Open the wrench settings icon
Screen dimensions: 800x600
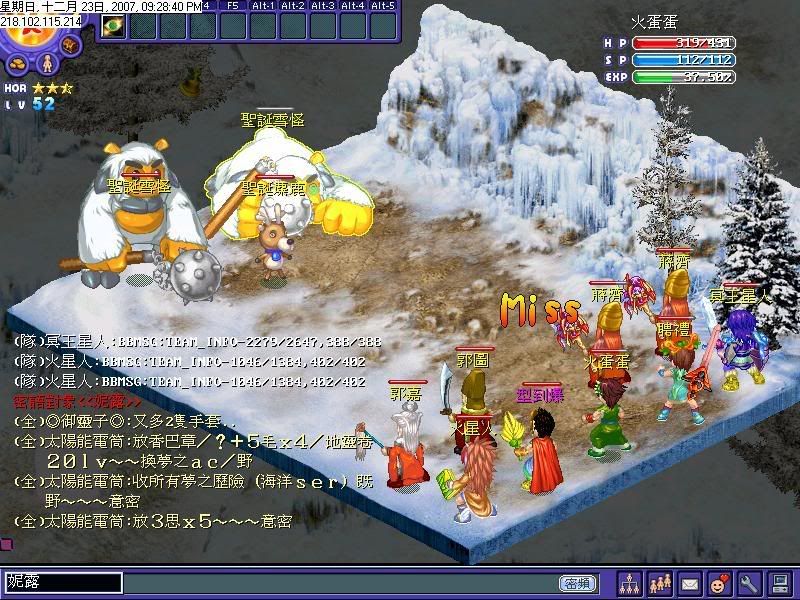pyautogui.click(x=750, y=582)
